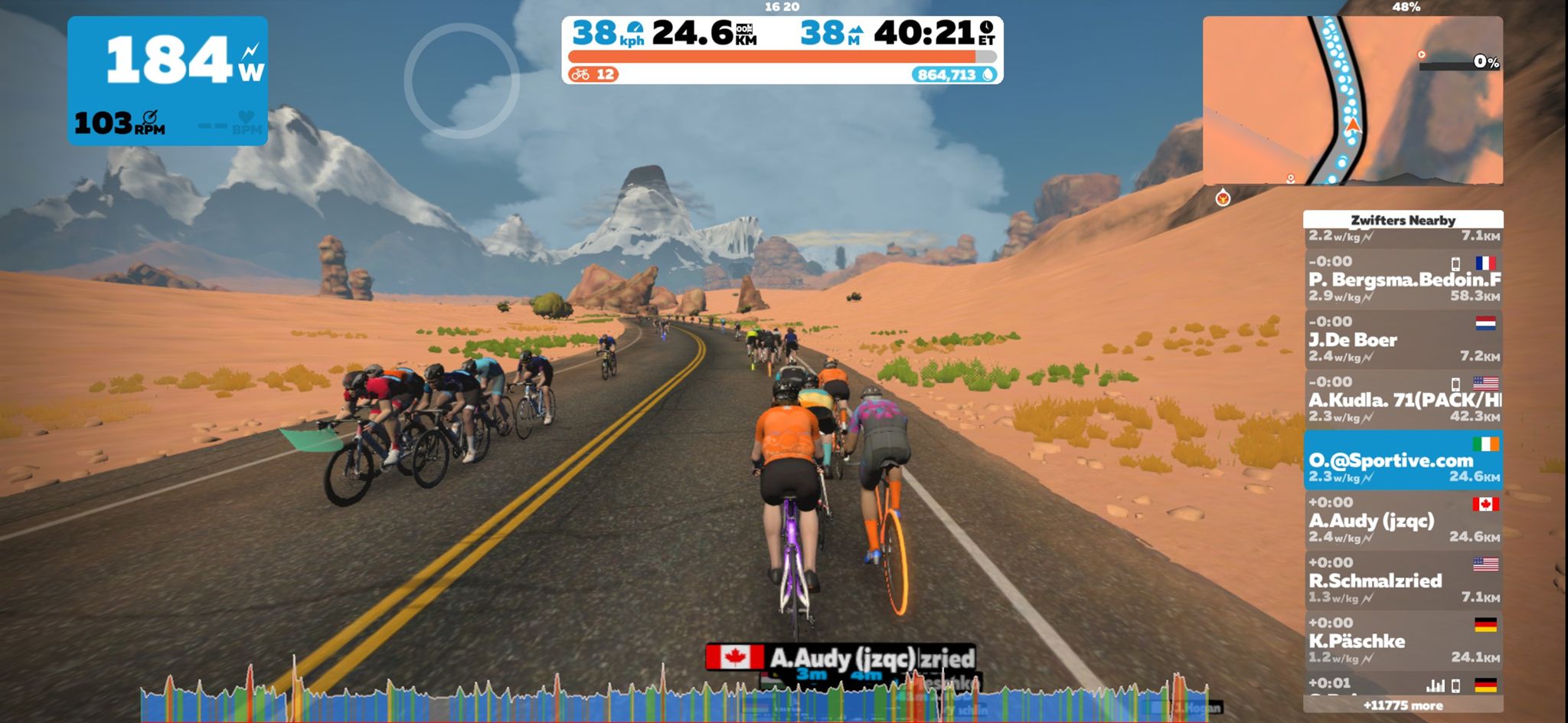Click the highlighted O.@Sportive.com rider row
Viewport: 1568px width, 723px height.
click(x=1403, y=460)
